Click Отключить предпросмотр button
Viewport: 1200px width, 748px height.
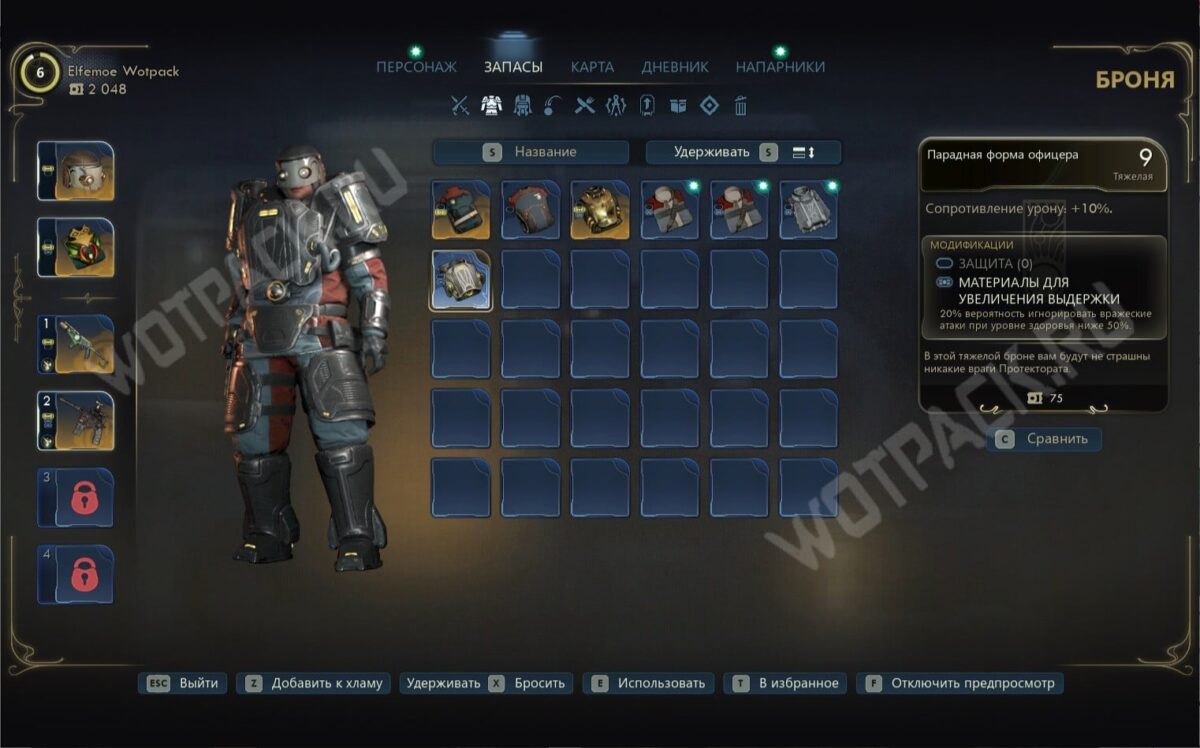tap(961, 684)
